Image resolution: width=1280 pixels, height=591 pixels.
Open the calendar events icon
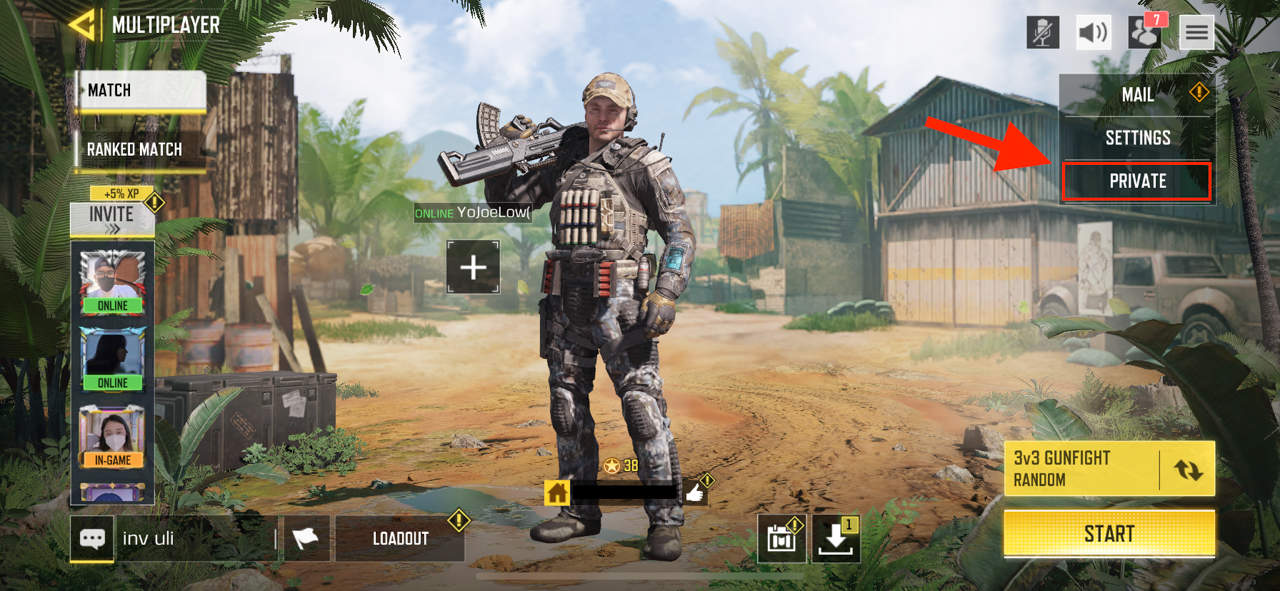(781, 540)
